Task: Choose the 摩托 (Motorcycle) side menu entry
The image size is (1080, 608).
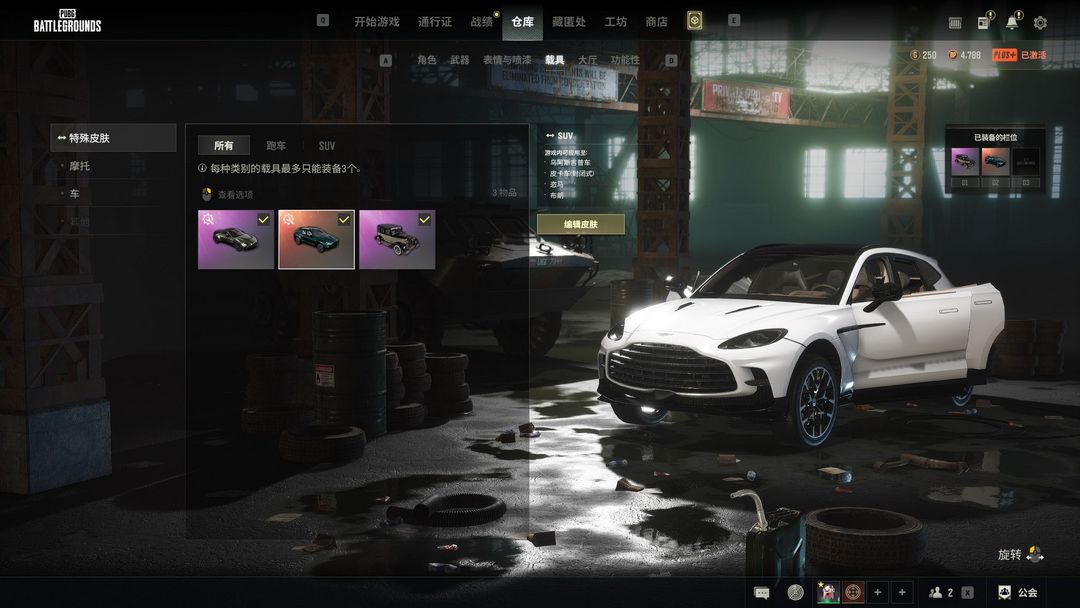Action: [x=79, y=166]
